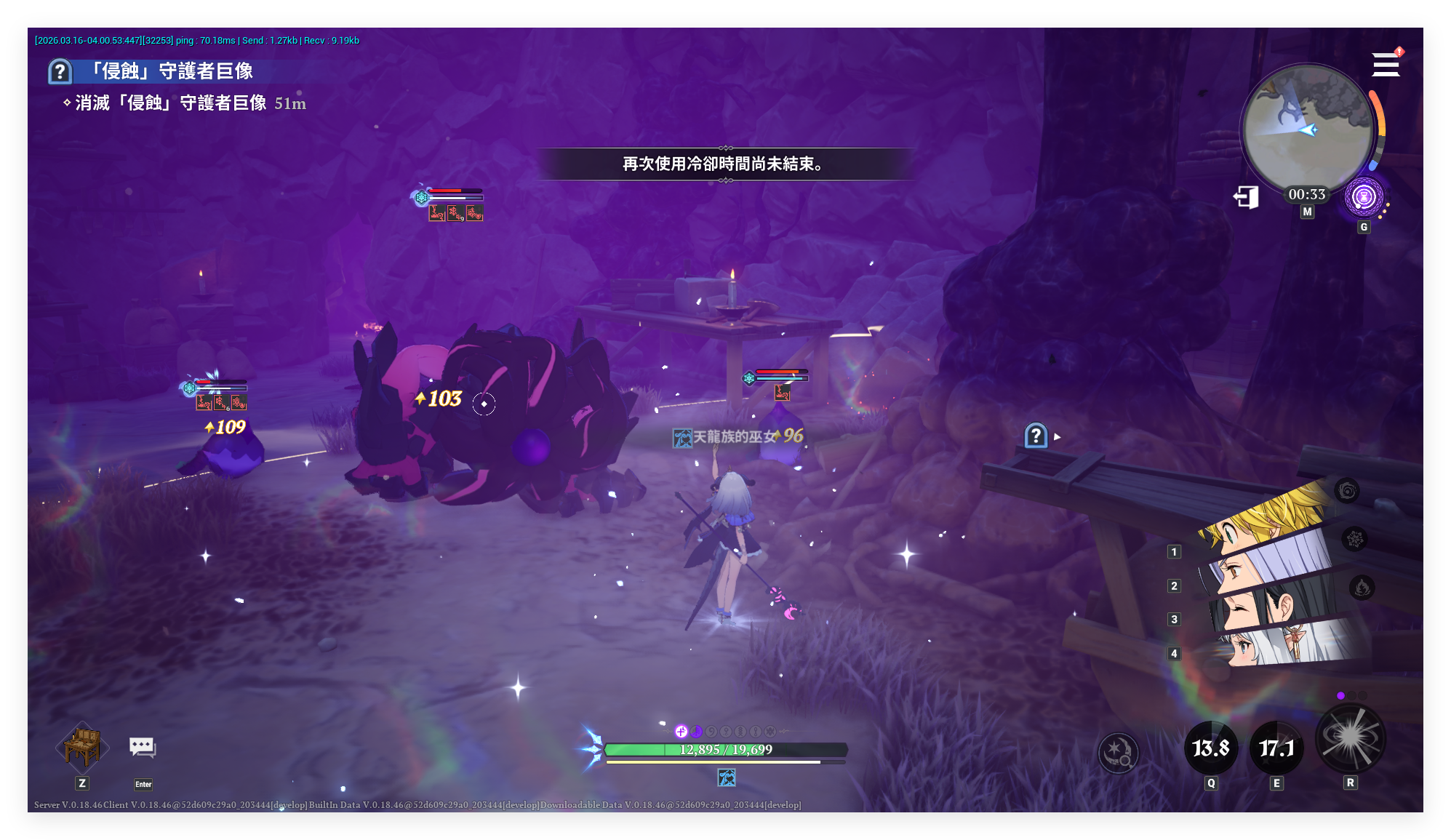Open the wooden chair furniture icon
Image resolution: width=1451 pixels, height=840 pixels.
pyautogui.click(x=82, y=746)
